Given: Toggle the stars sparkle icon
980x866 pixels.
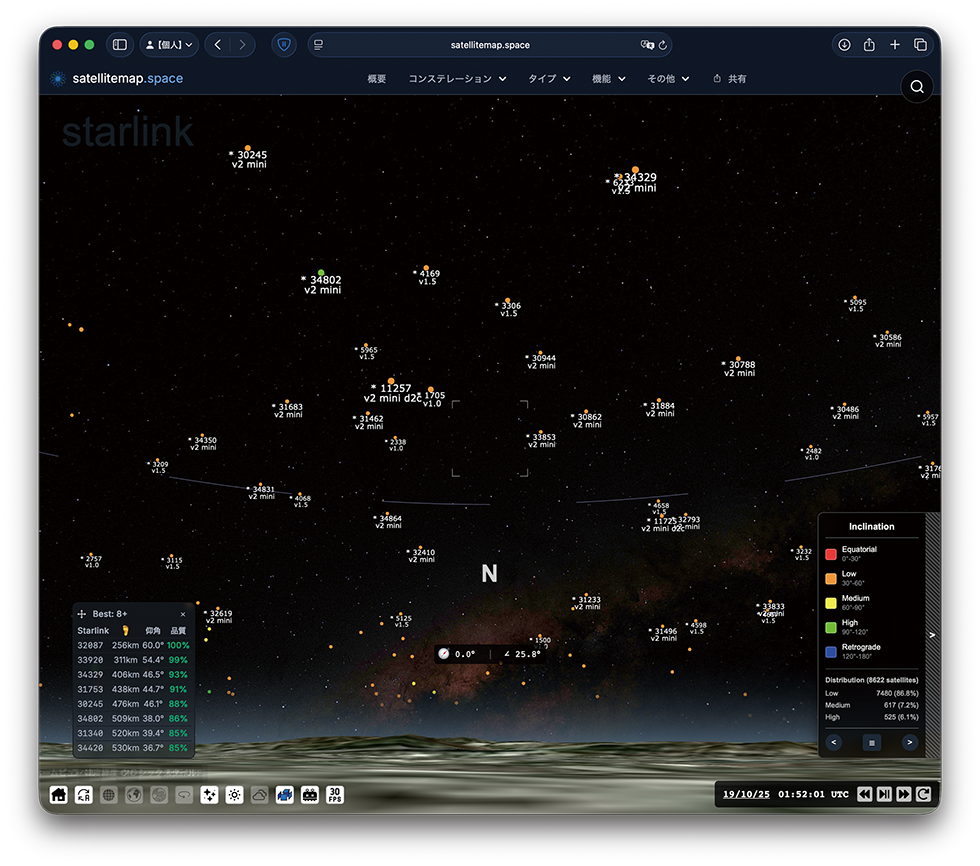Looking at the screenshot, I should (x=209, y=795).
